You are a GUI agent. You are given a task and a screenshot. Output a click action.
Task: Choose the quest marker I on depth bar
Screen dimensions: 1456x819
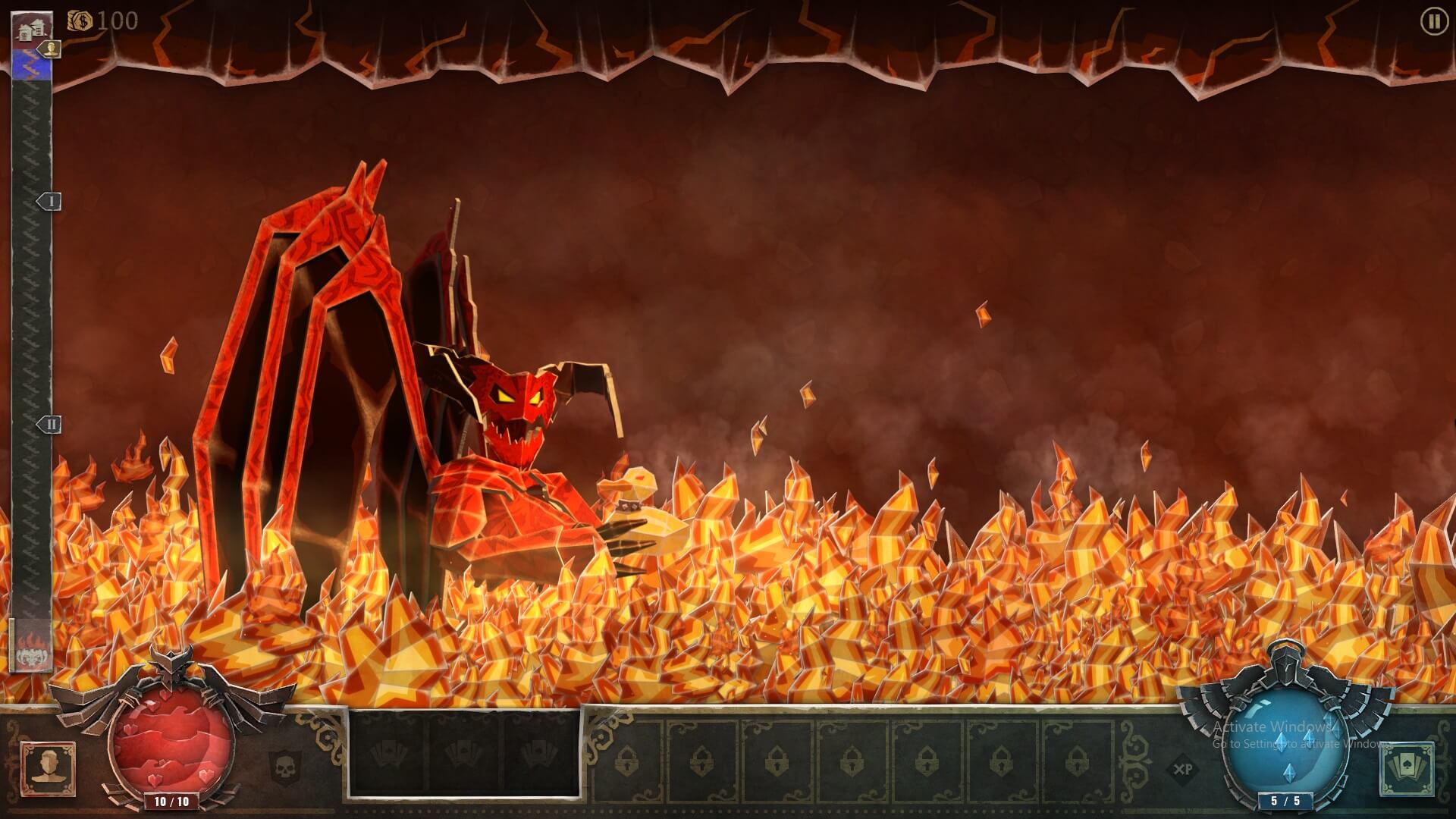pos(50,202)
